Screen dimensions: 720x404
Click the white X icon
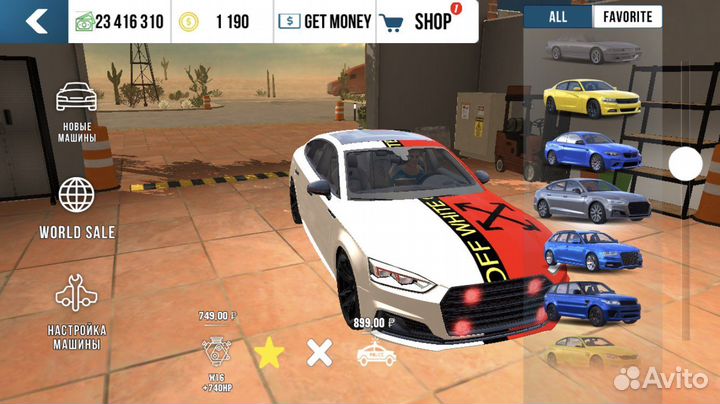(x=319, y=352)
